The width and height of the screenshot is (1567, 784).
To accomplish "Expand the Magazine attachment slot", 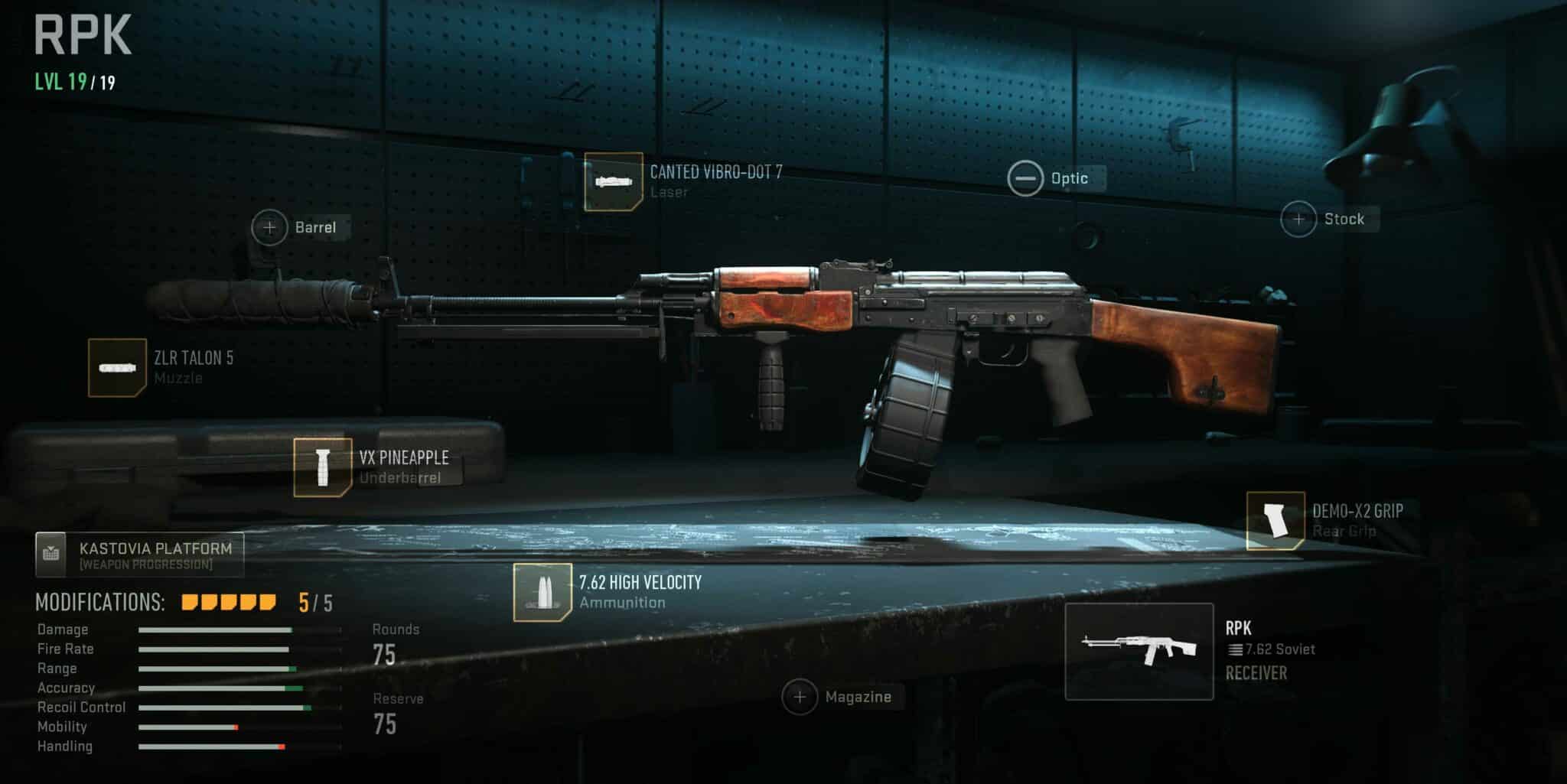I will click(800, 697).
